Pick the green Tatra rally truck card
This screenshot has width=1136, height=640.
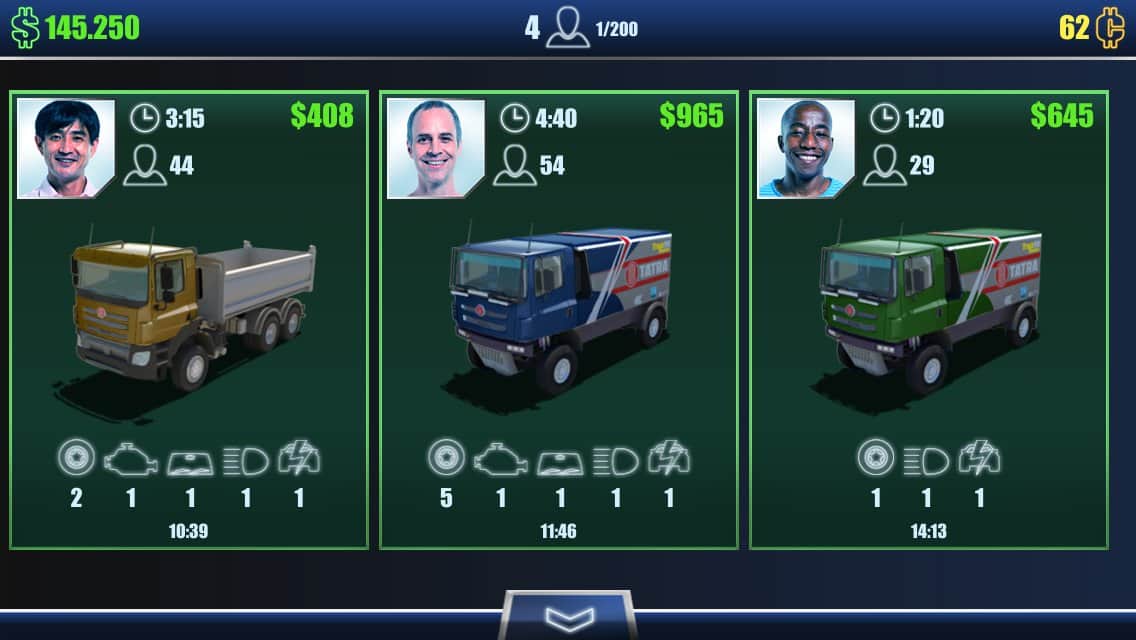[928, 320]
